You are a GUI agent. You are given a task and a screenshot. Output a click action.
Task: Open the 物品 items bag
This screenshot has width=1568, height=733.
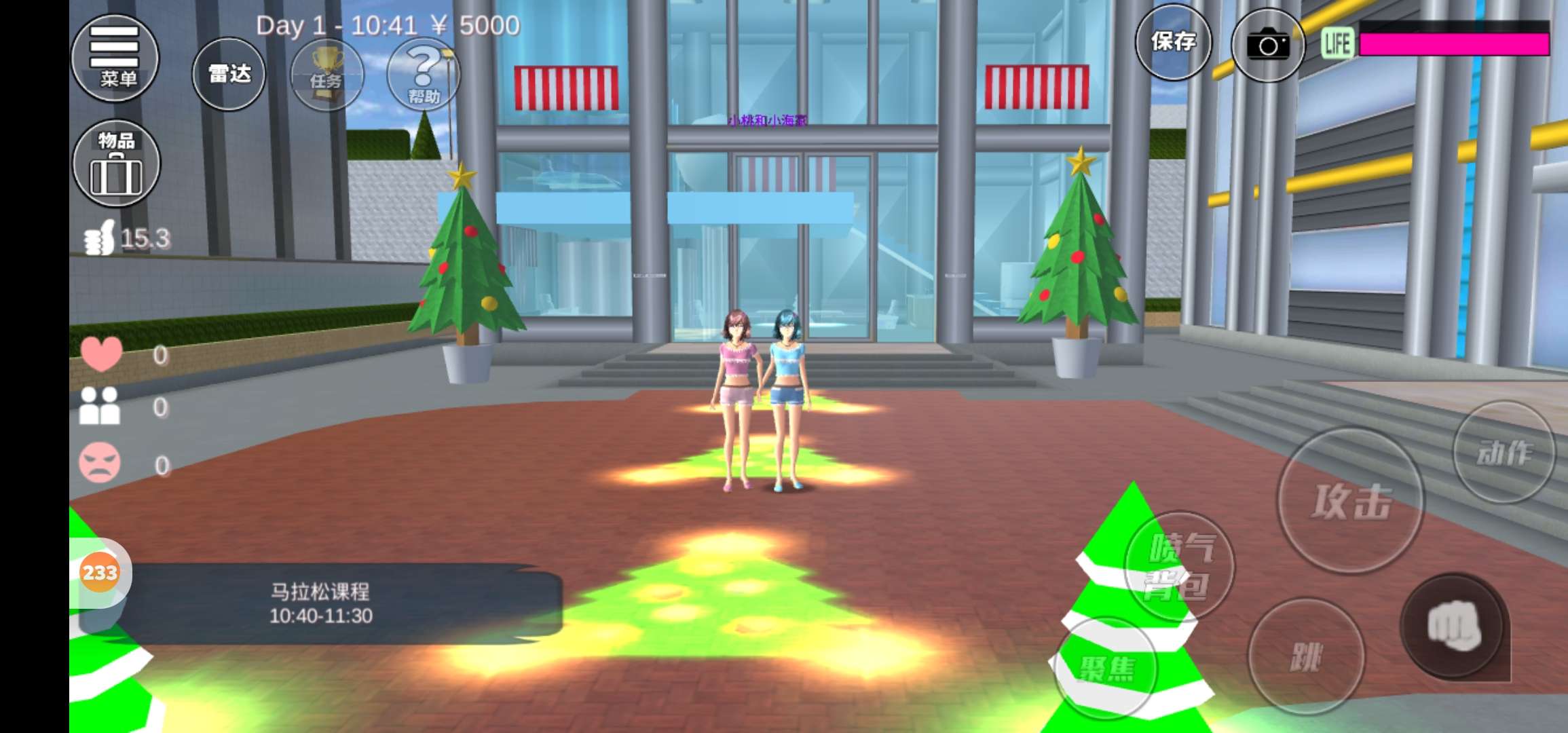click(116, 164)
